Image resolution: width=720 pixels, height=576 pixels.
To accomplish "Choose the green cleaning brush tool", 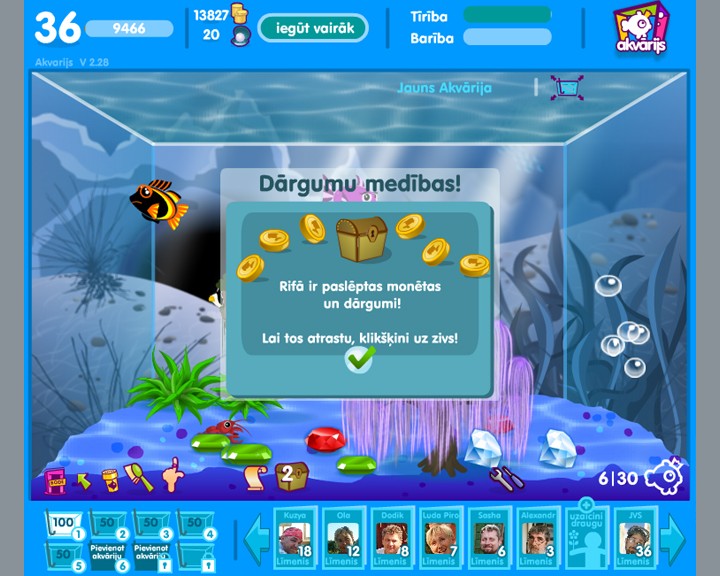I will (x=141, y=478).
